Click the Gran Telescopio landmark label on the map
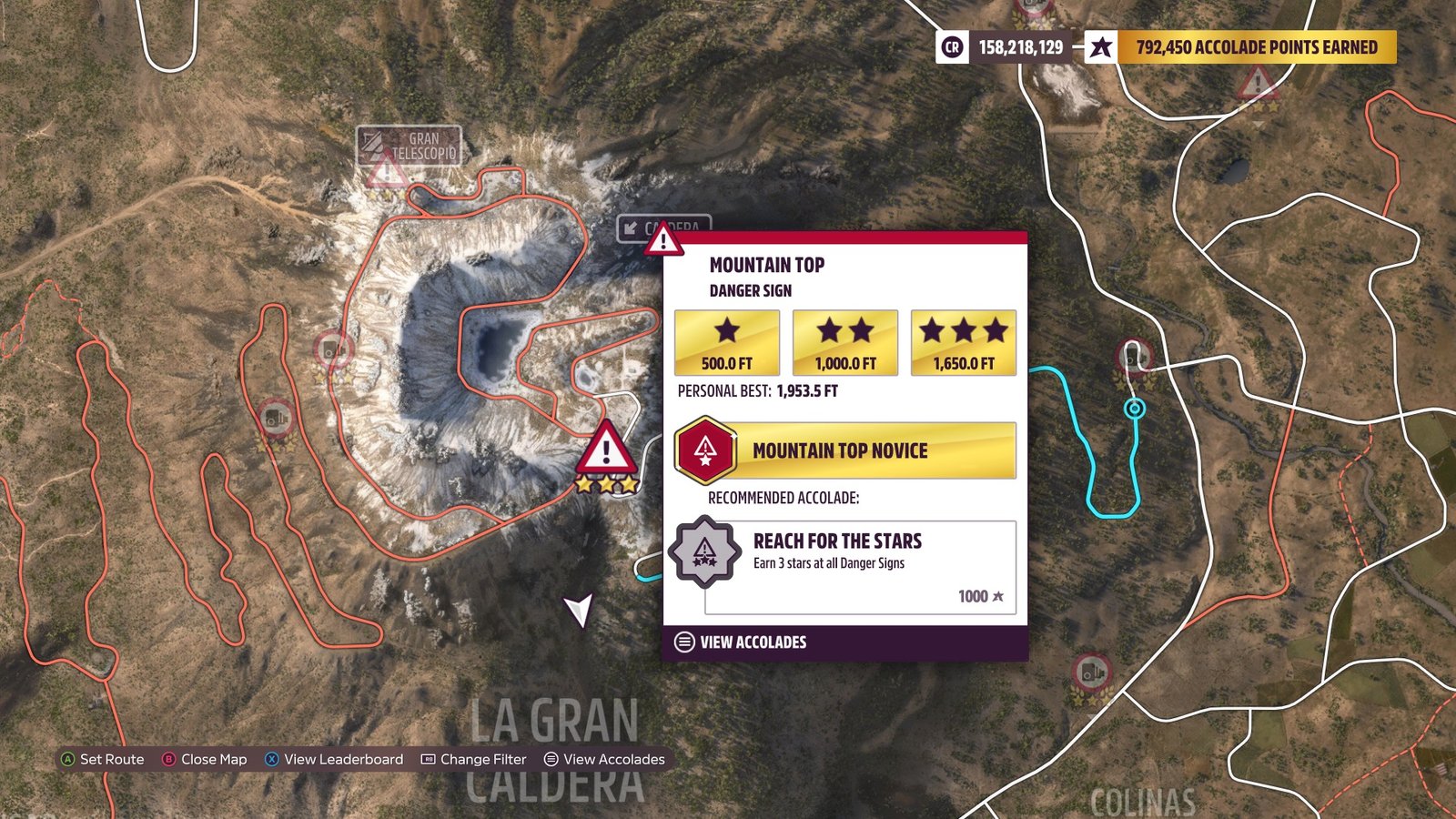 [x=409, y=146]
